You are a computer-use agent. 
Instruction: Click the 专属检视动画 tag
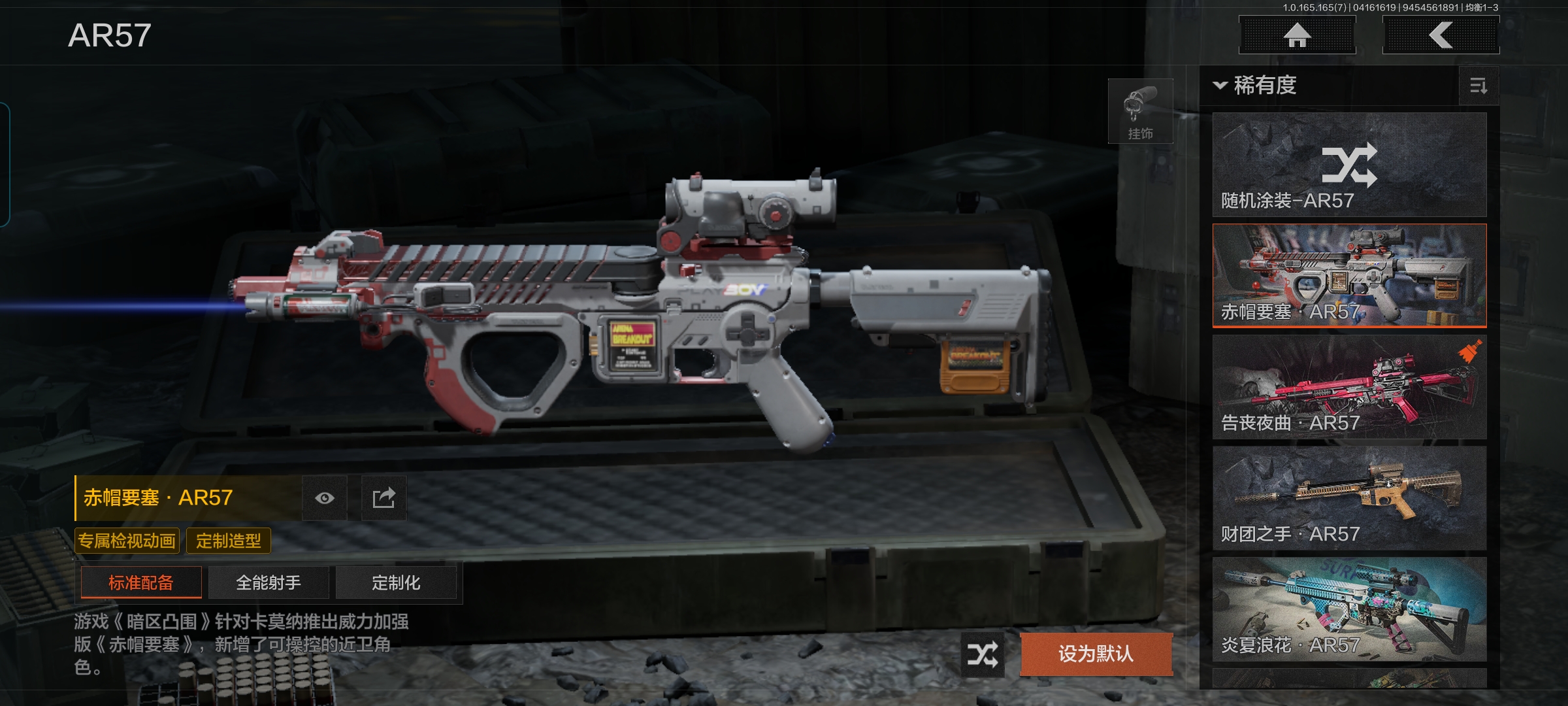[127, 541]
